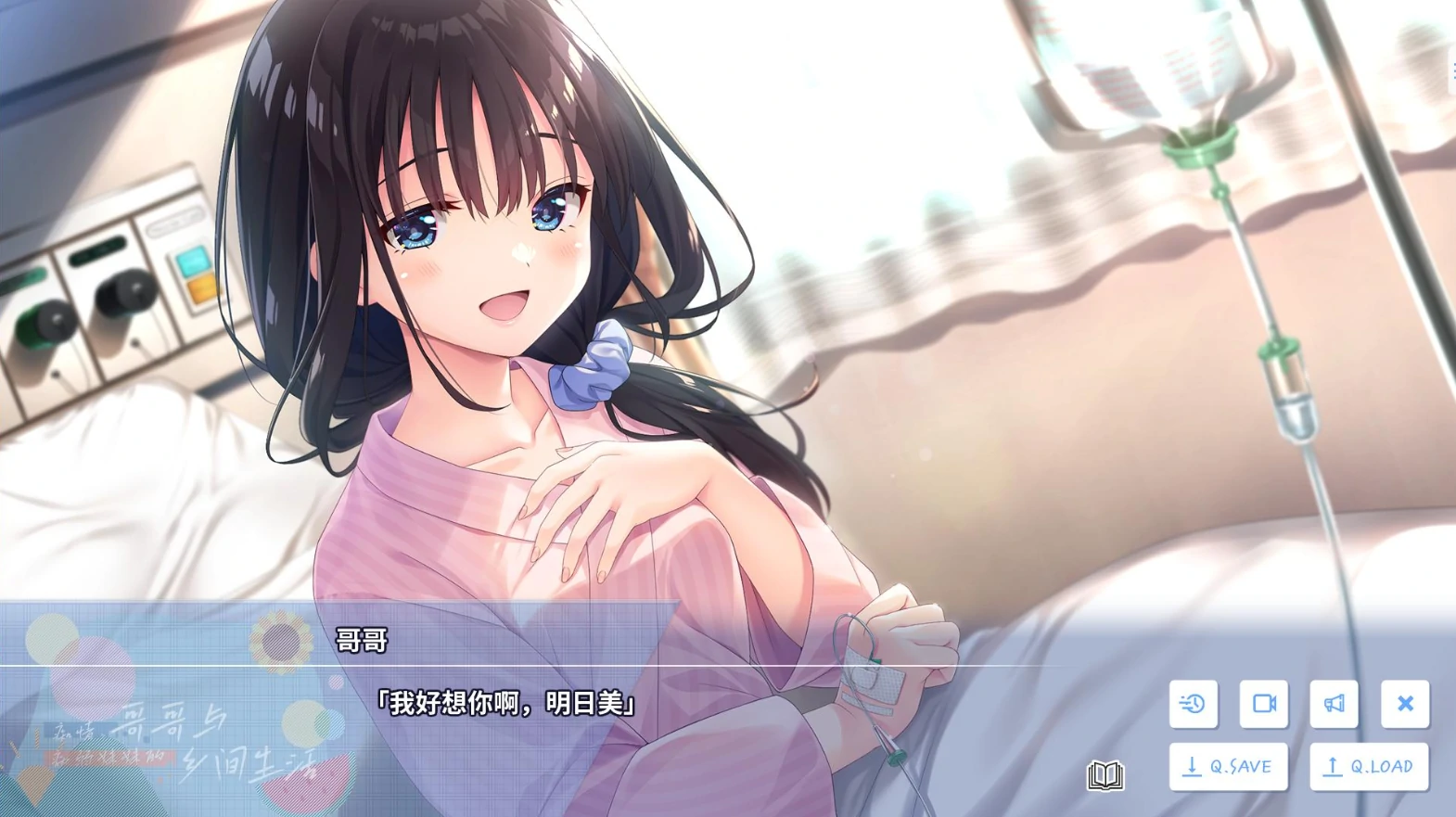Click the upload arrow icon inside Q.LOAD
This screenshot has height=817, width=1456.
click(x=1332, y=766)
